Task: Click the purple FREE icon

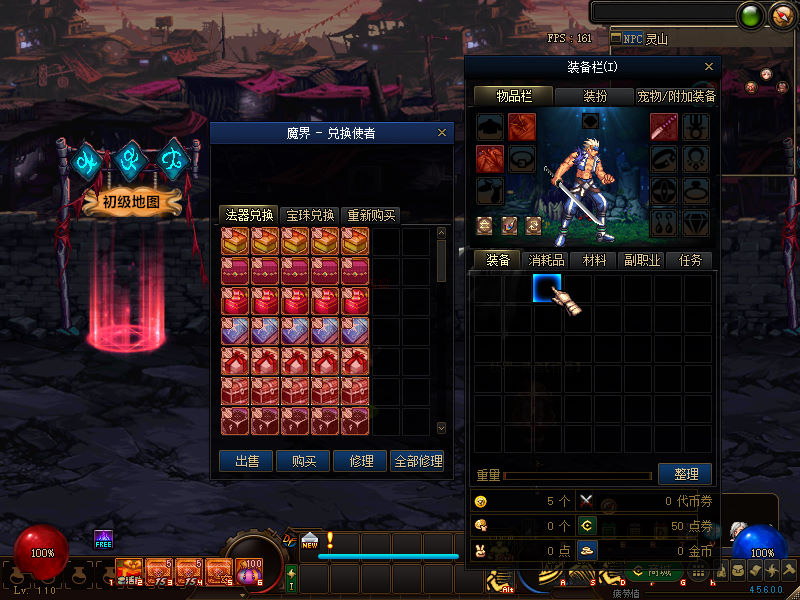Action: pos(103,539)
